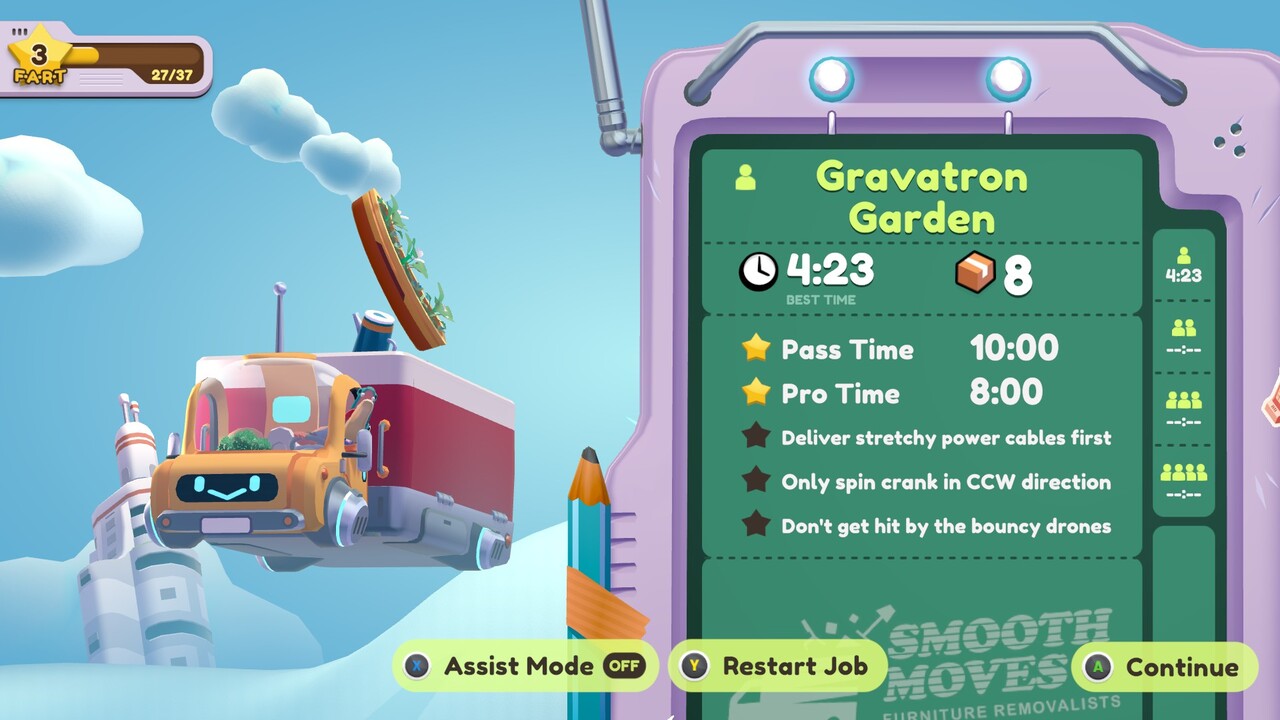Continue to the next screen
Screen dimensions: 1280x720
(1164, 667)
